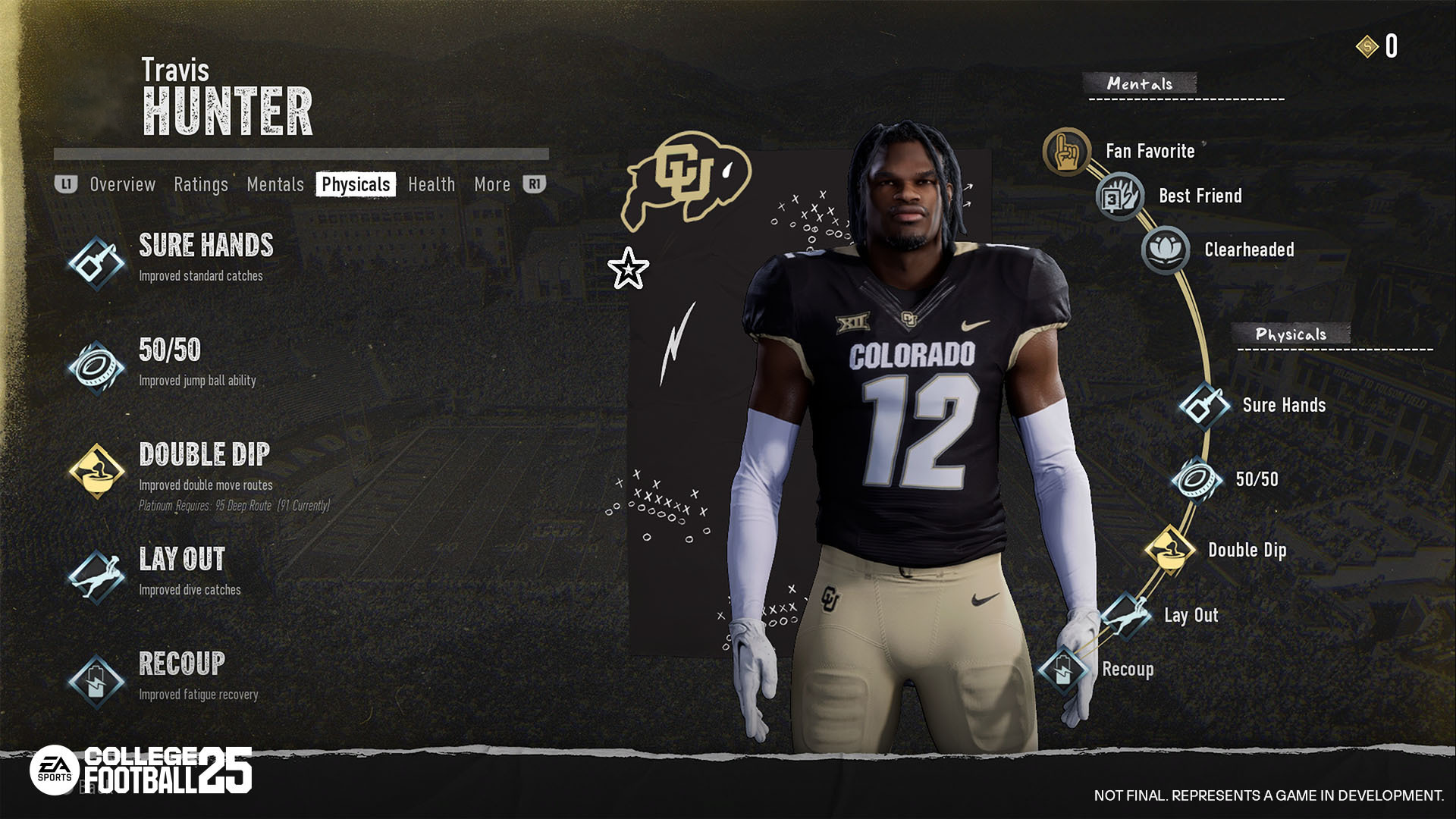Click the gold Double Dip arc icon
Viewport: 1456px width, 819px height.
click(x=1169, y=550)
